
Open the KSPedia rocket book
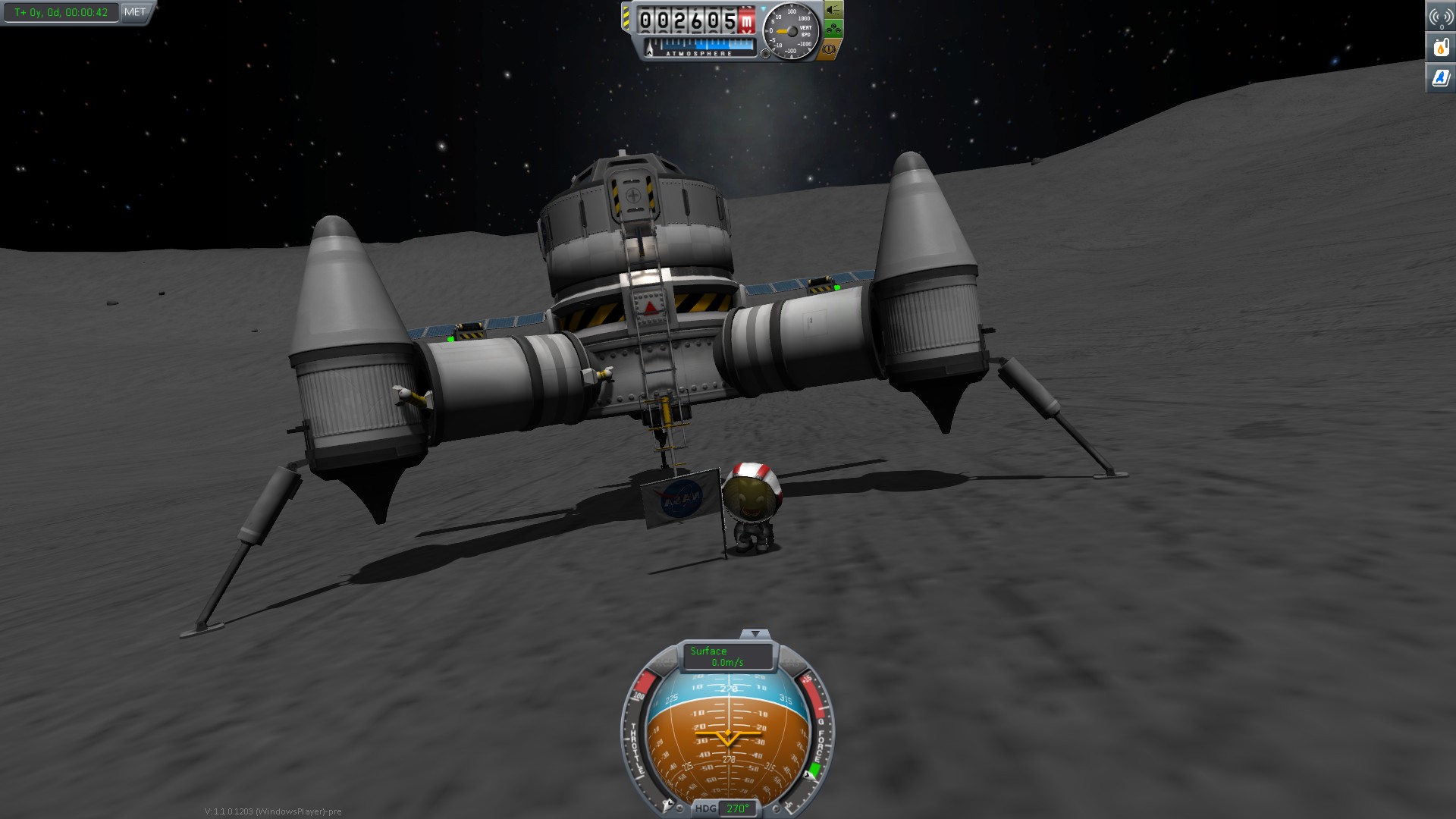[1441, 78]
